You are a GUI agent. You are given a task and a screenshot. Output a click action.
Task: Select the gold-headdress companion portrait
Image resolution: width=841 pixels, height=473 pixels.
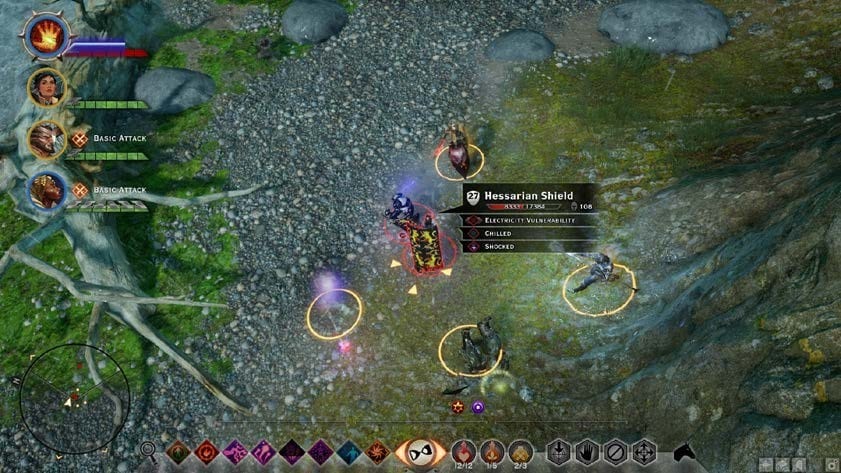[x=46, y=190]
